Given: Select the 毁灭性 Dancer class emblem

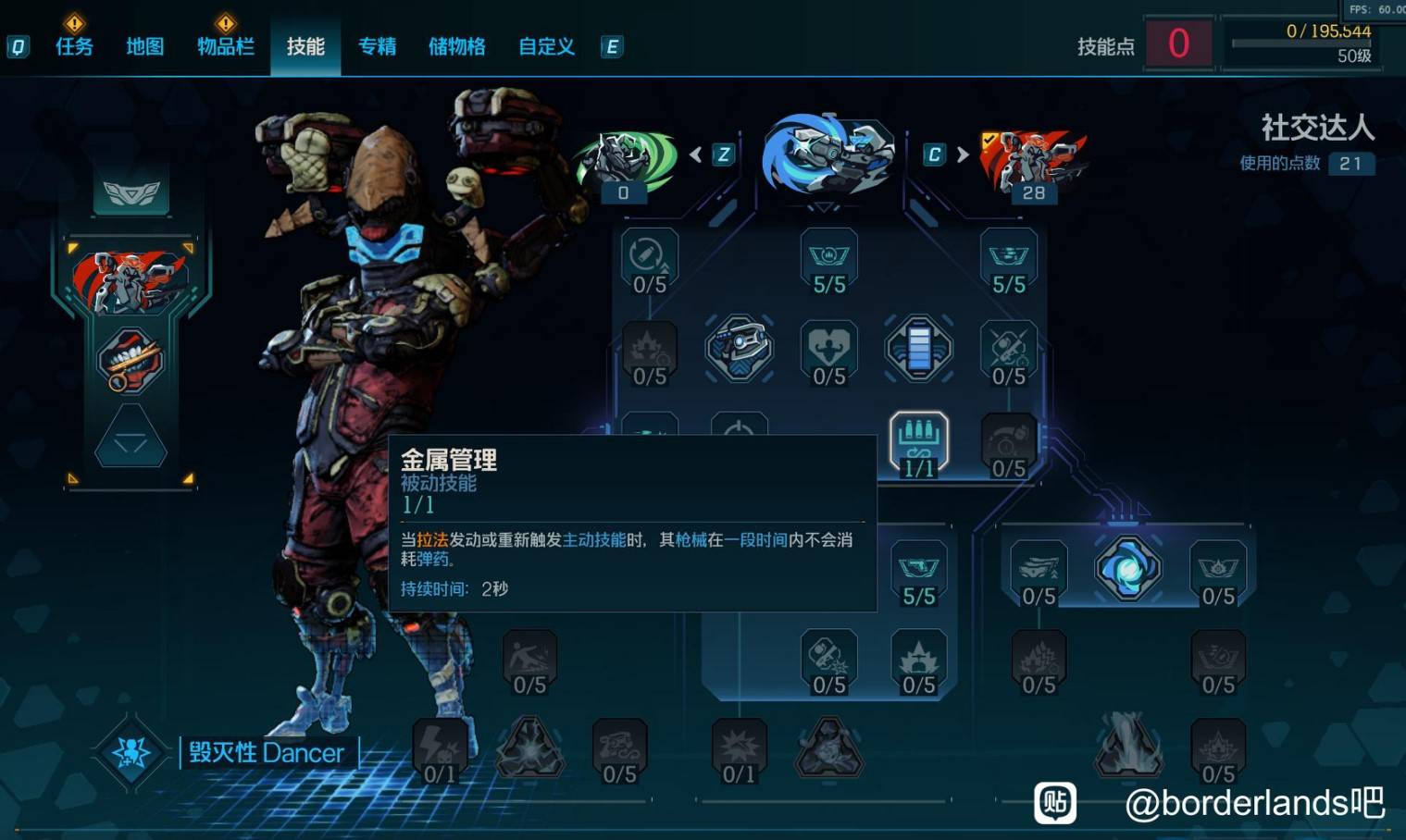Looking at the screenshot, I should pos(131,752).
